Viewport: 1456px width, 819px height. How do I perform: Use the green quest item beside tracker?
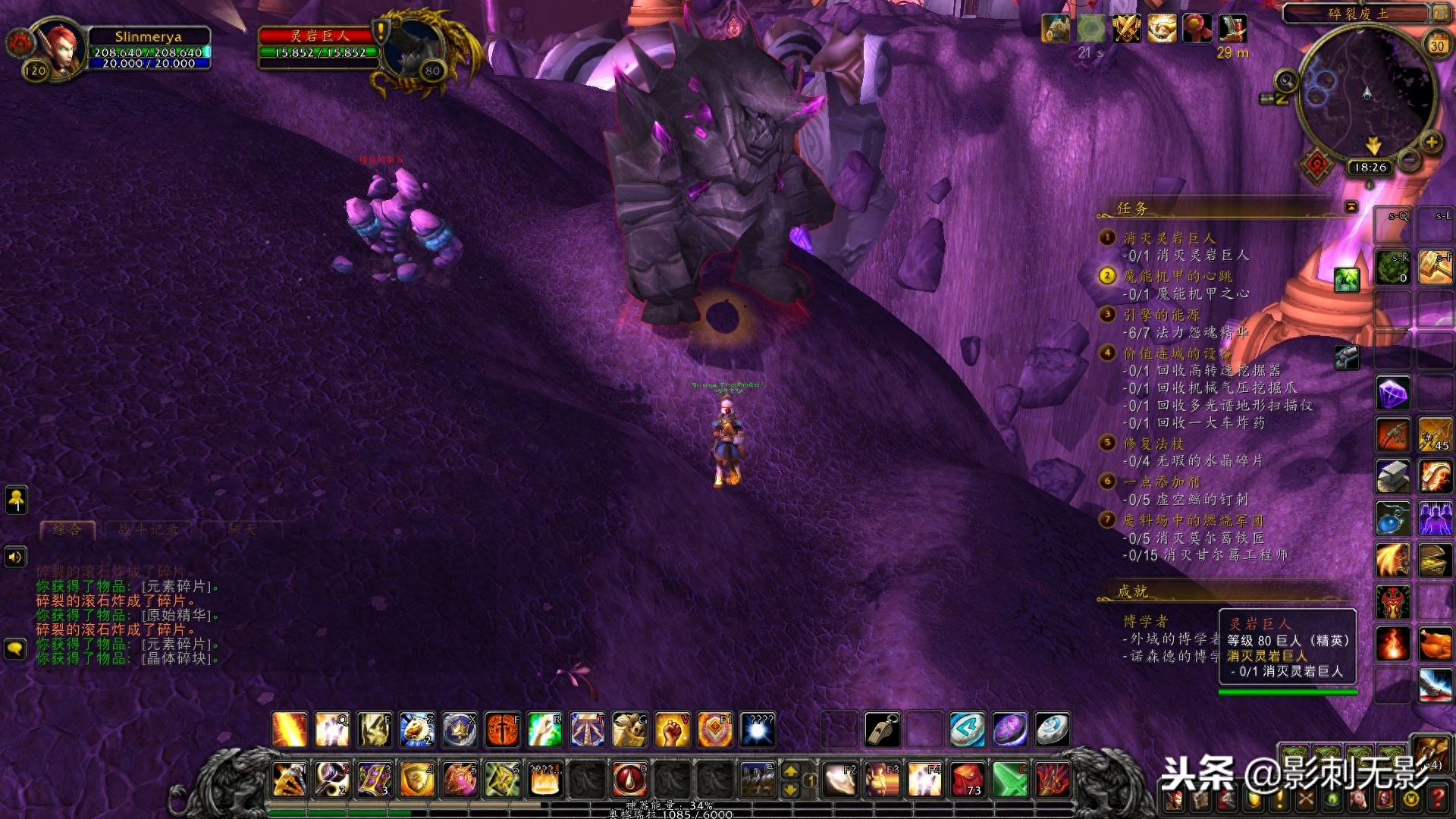click(1347, 280)
